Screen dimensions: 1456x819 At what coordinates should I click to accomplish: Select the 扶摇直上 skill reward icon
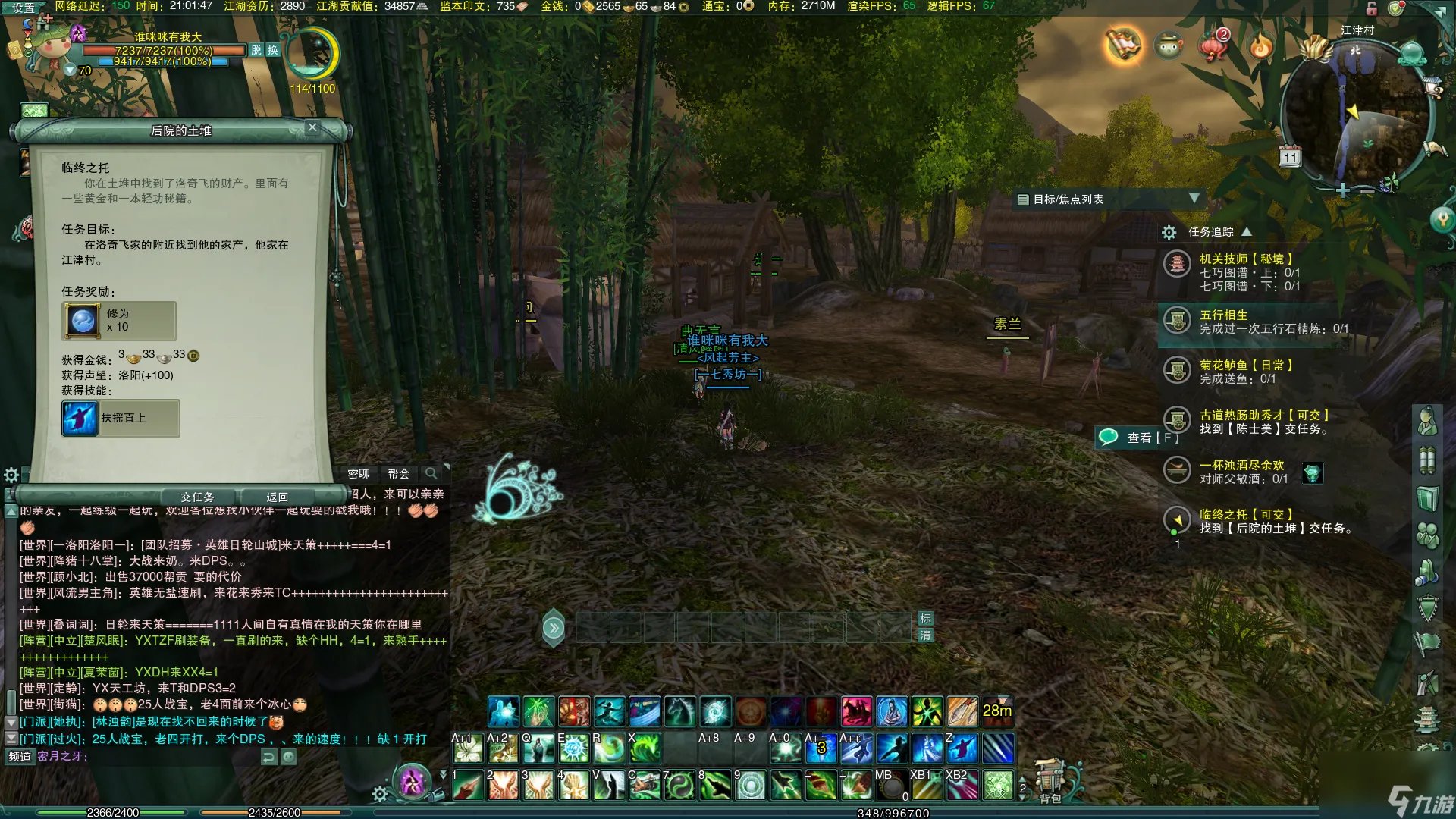tap(80, 418)
